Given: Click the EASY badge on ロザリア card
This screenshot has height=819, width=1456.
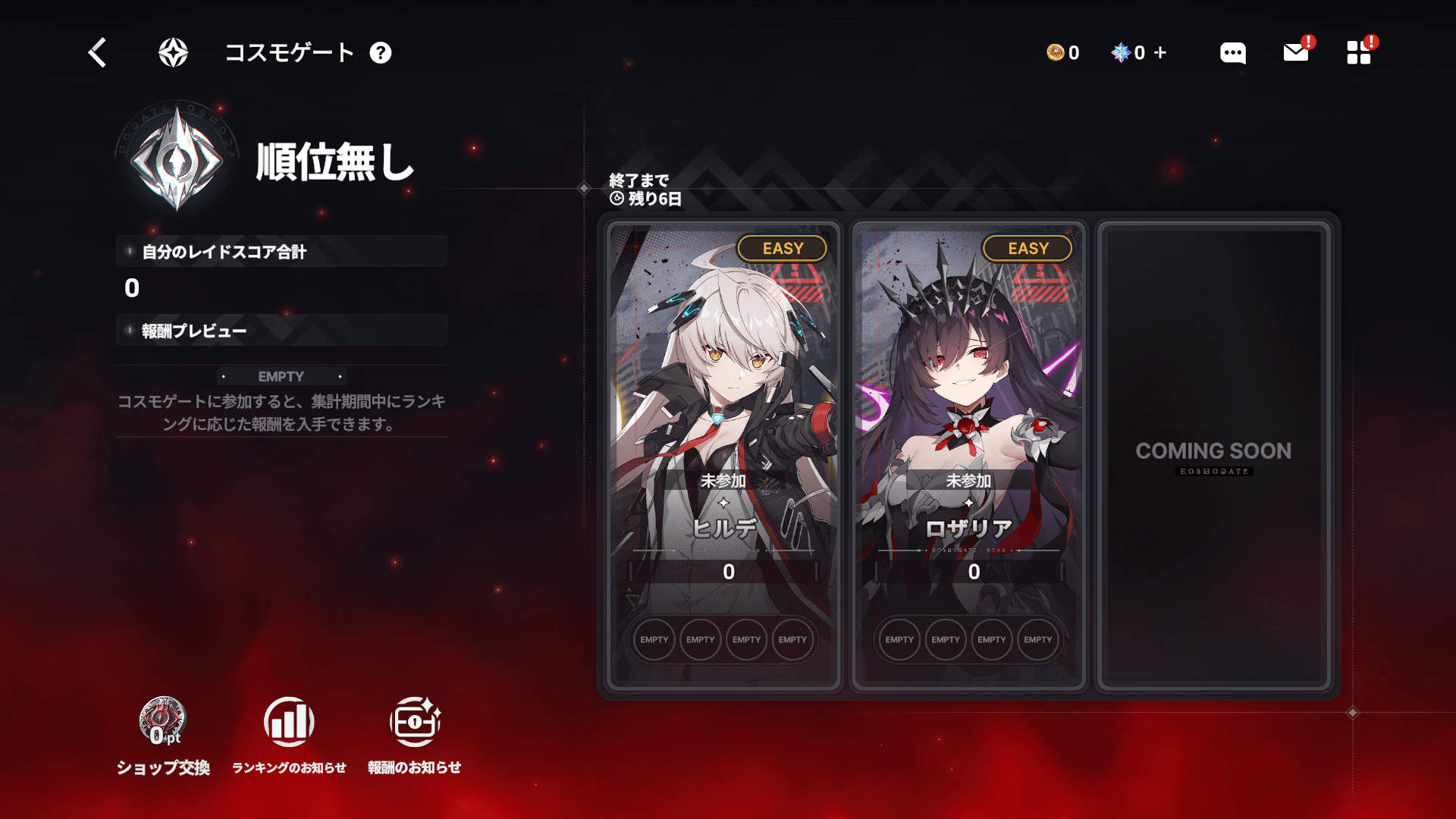Looking at the screenshot, I should click(x=1027, y=248).
